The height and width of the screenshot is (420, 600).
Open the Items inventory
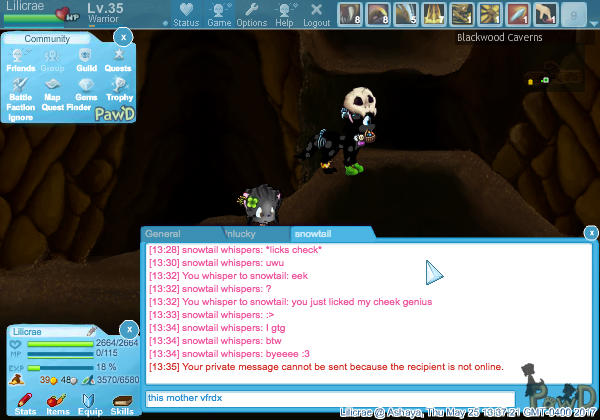point(57,404)
